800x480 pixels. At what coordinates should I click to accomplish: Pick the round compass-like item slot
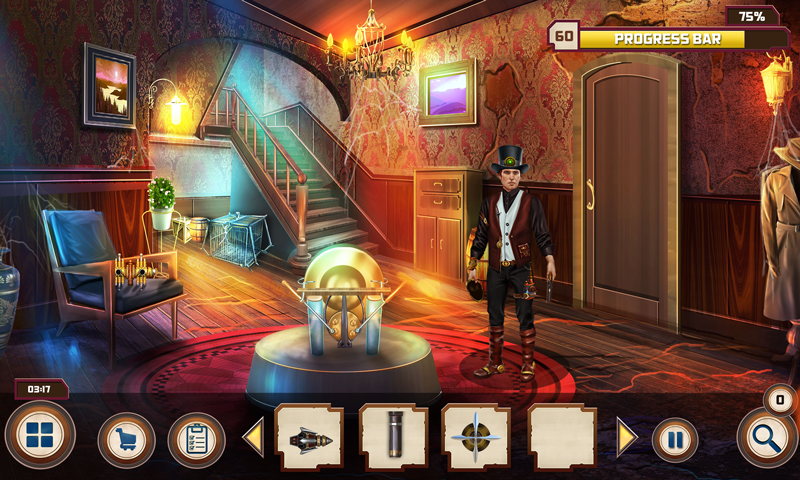(x=476, y=438)
